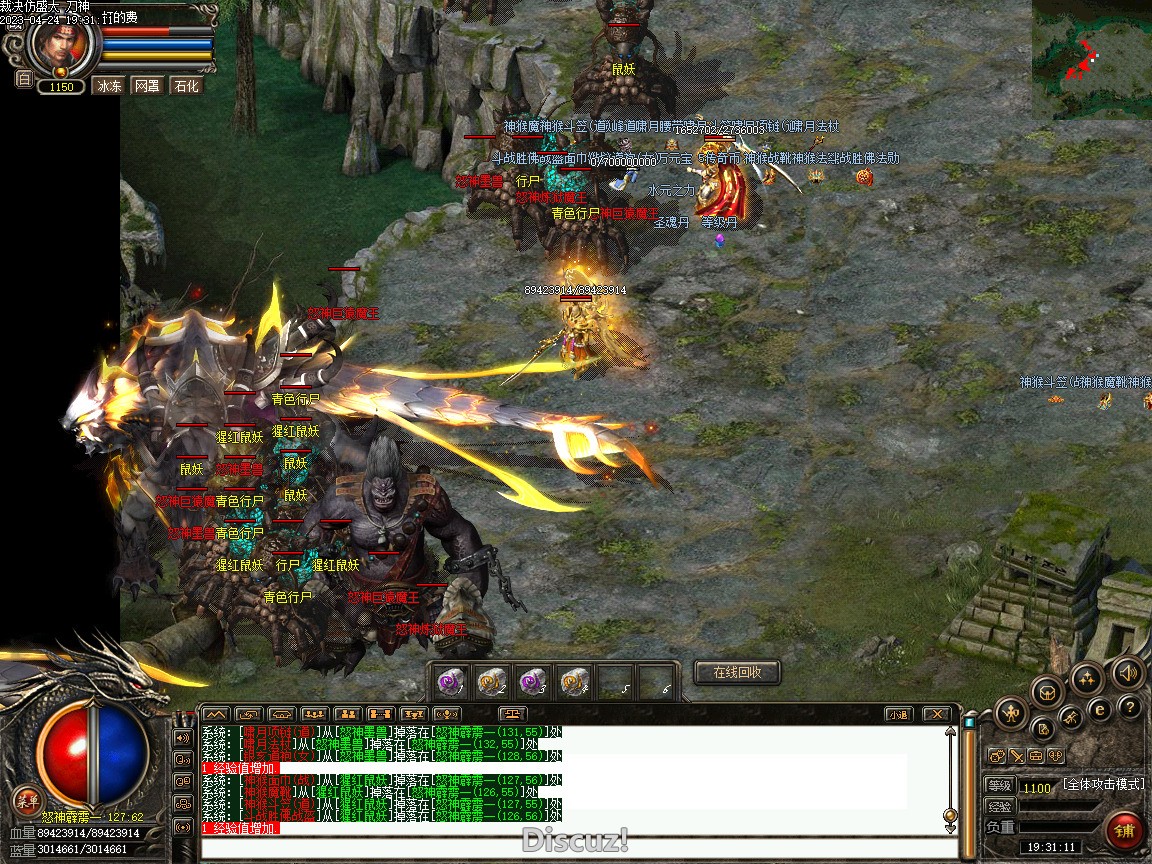The height and width of the screenshot is (864, 1152).
Task: Open the 菜单 menu button by orb
Action: pyautogui.click(x=27, y=799)
